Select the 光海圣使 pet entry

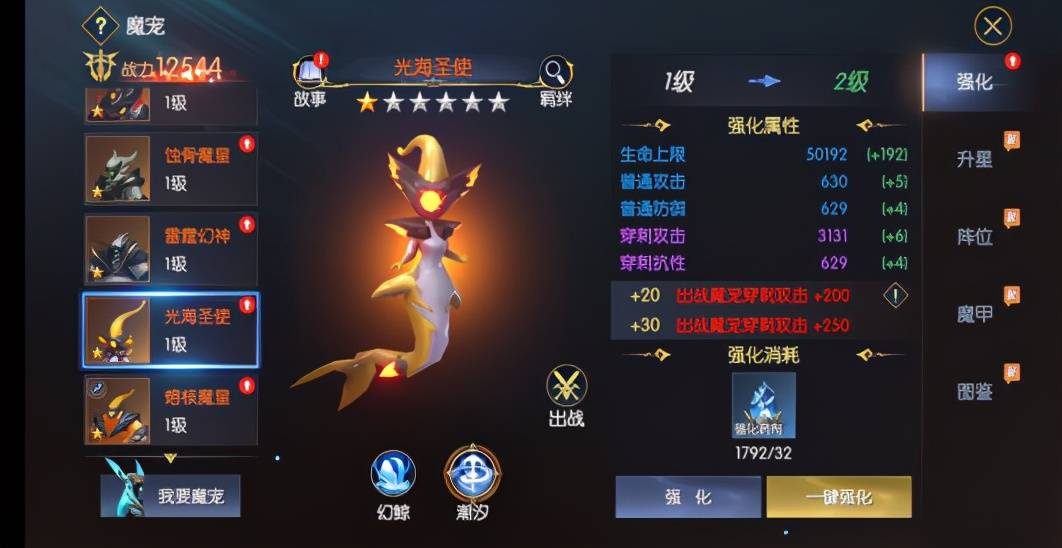[170, 331]
